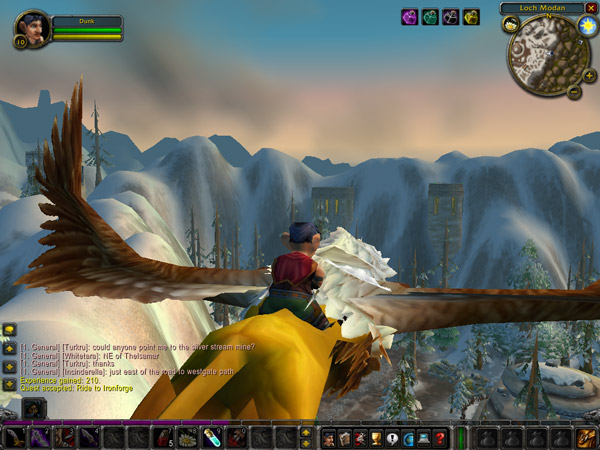600x450 pixels.
Task: Select the purple gem buff icon
Action: coord(410,17)
